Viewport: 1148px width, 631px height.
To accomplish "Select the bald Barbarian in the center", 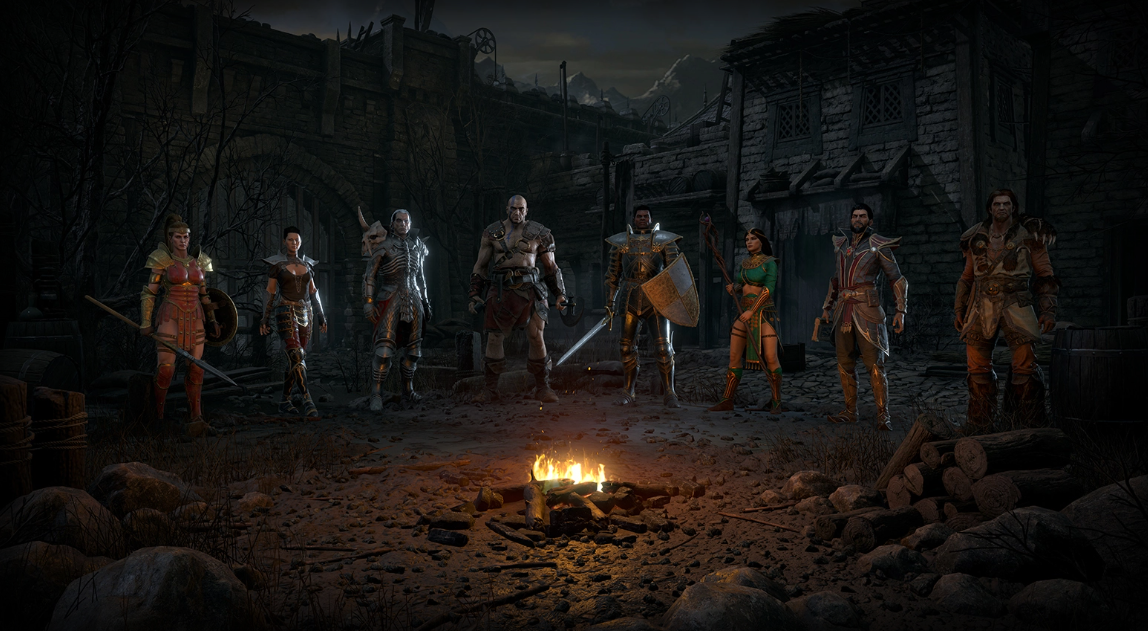I will point(516,290).
